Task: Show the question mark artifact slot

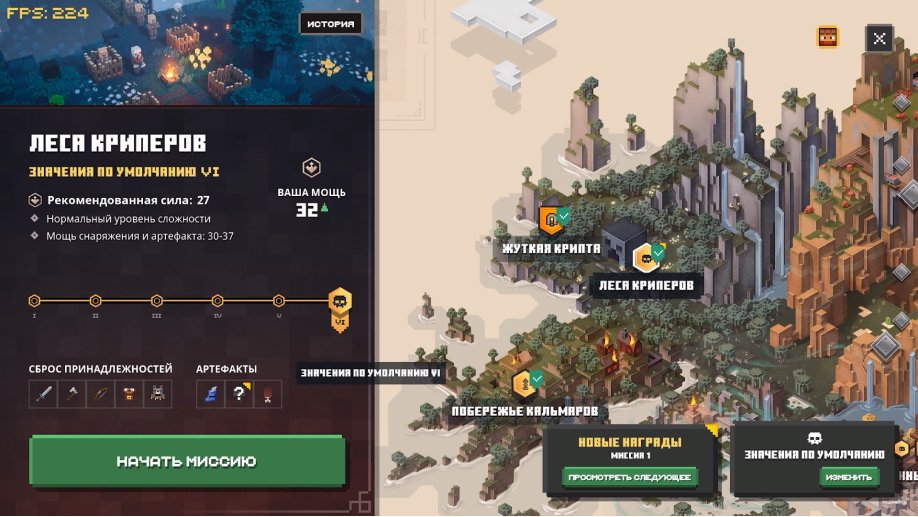Action: click(x=239, y=394)
